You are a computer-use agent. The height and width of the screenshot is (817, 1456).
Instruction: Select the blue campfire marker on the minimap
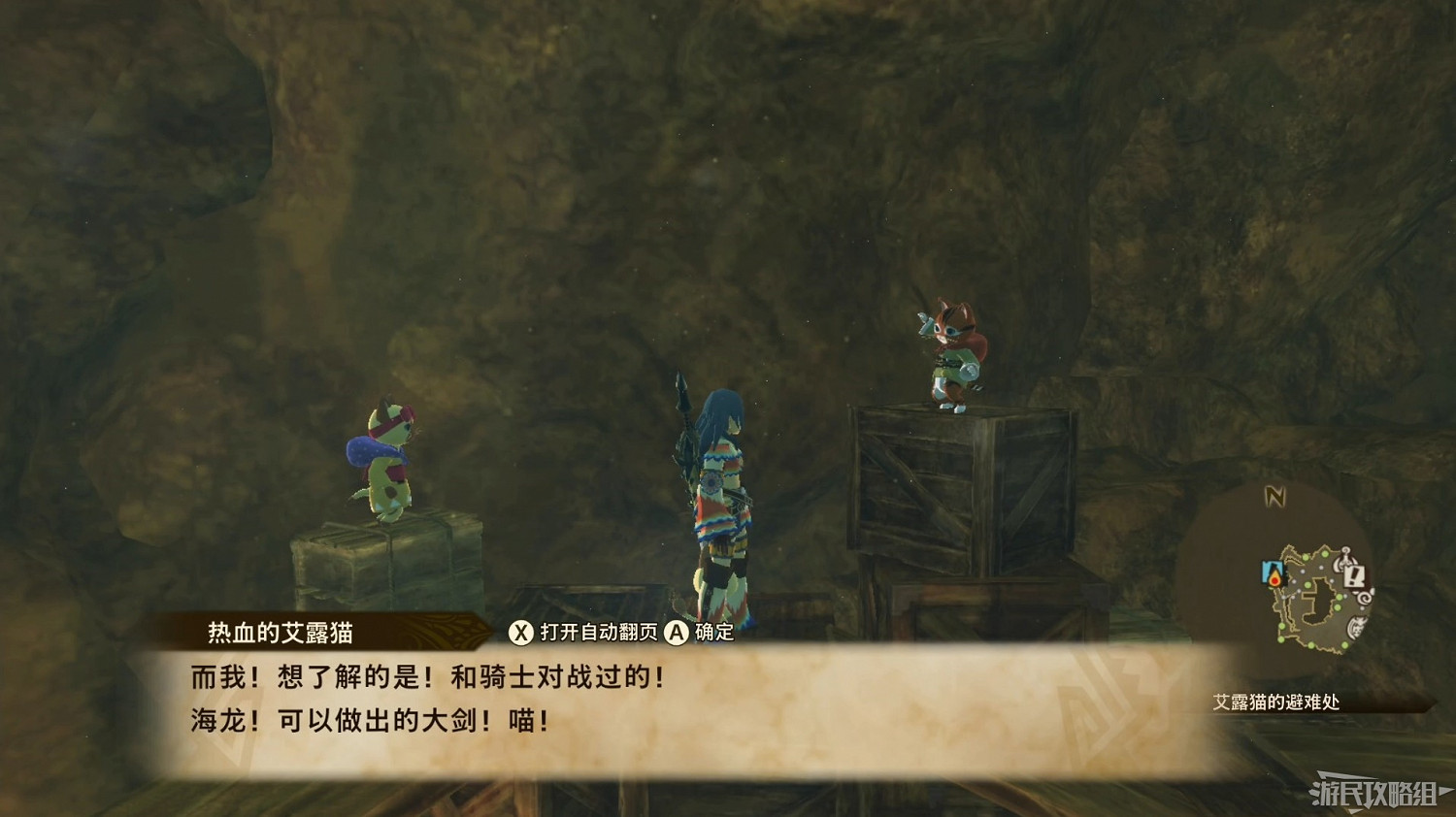pyautogui.click(x=1273, y=574)
